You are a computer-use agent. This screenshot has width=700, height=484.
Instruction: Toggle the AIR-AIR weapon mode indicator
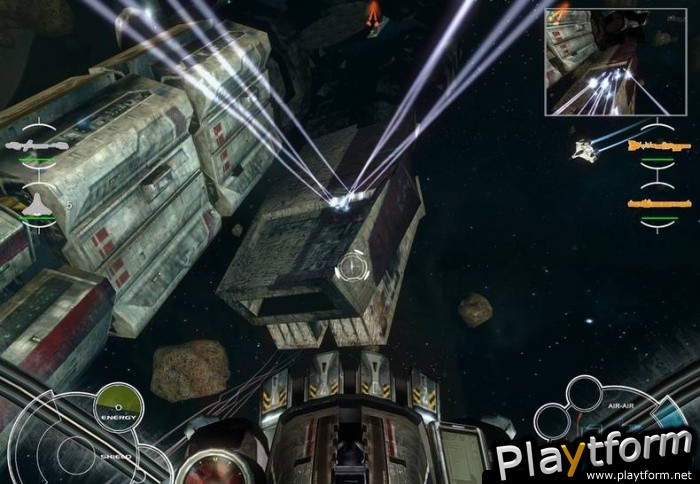[x=620, y=408]
